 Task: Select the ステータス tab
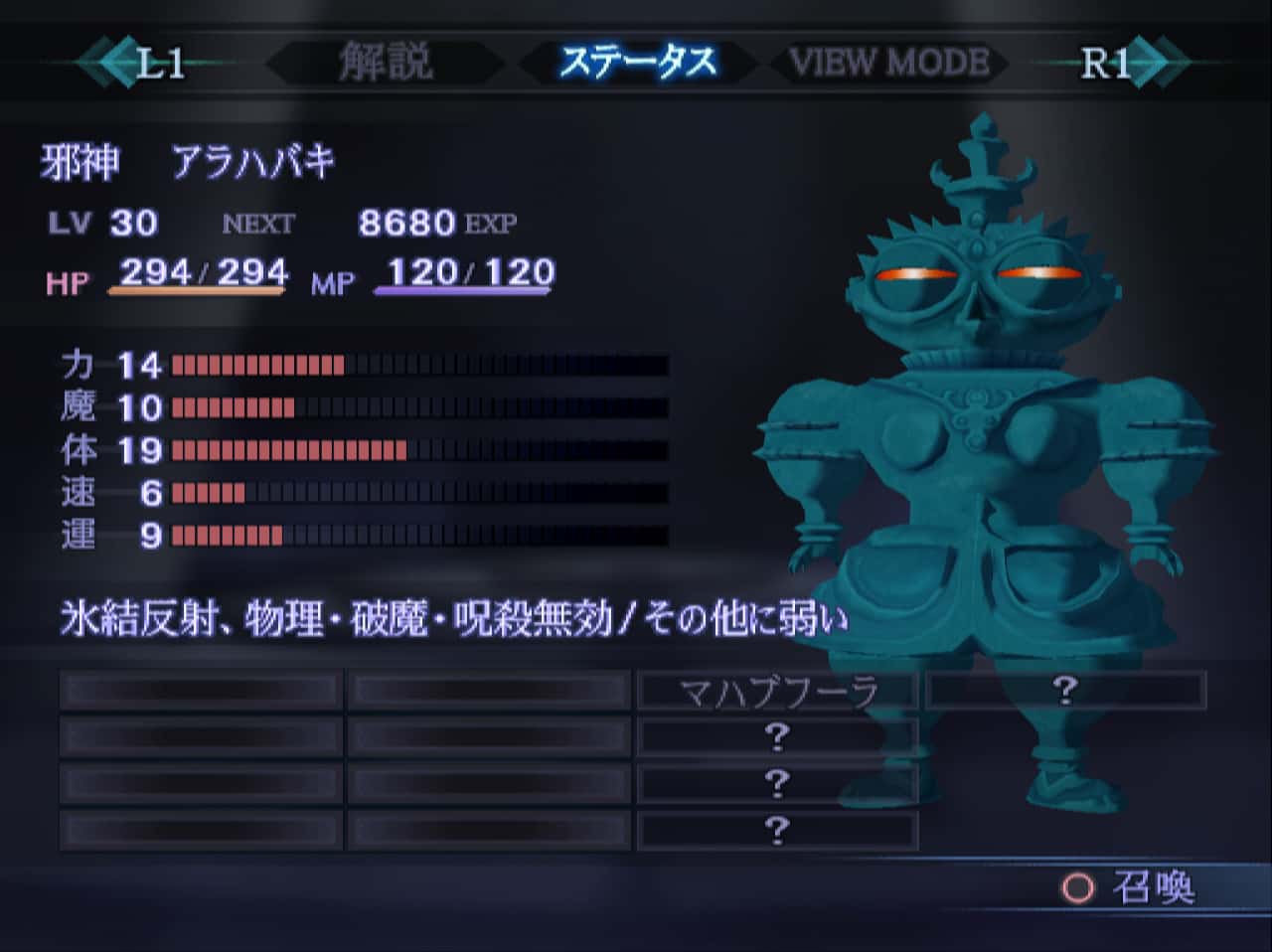click(x=637, y=63)
